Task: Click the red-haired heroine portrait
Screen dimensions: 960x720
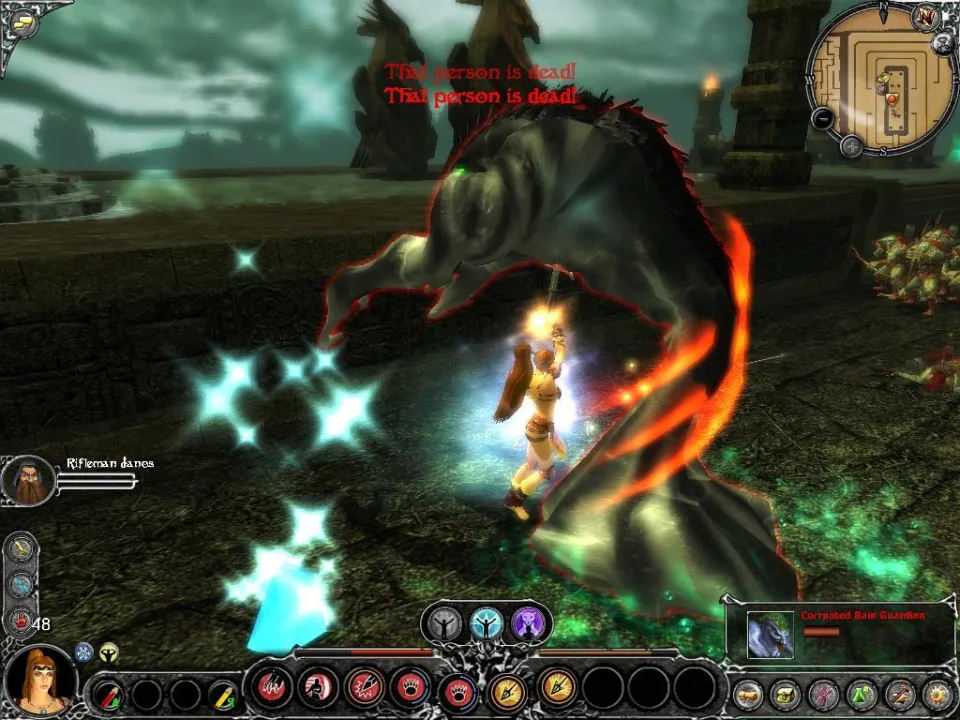Action: [x=39, y=678]
